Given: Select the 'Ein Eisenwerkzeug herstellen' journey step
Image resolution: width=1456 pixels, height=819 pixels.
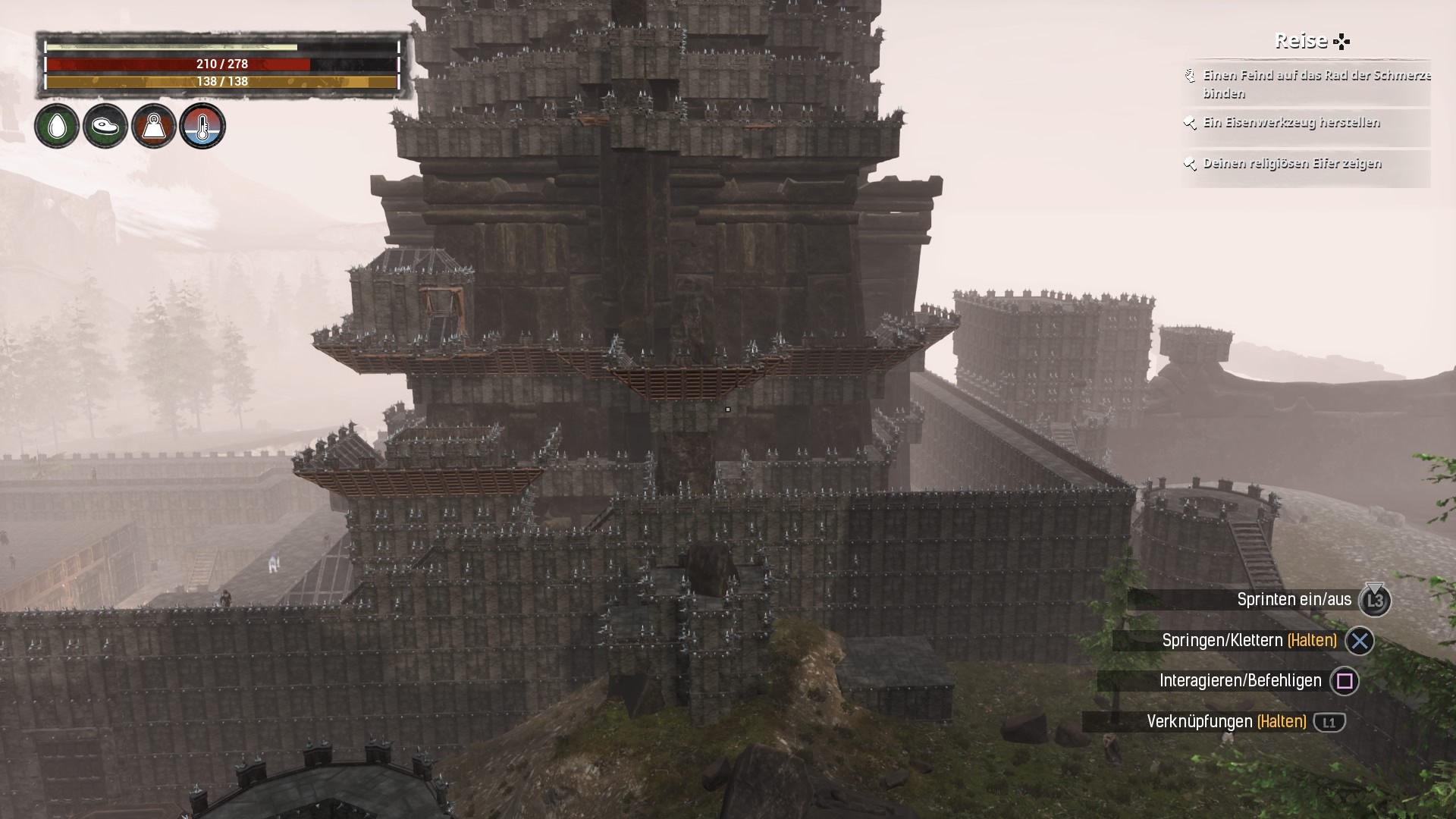Looking at the screenshot, I should point(1291,123).
